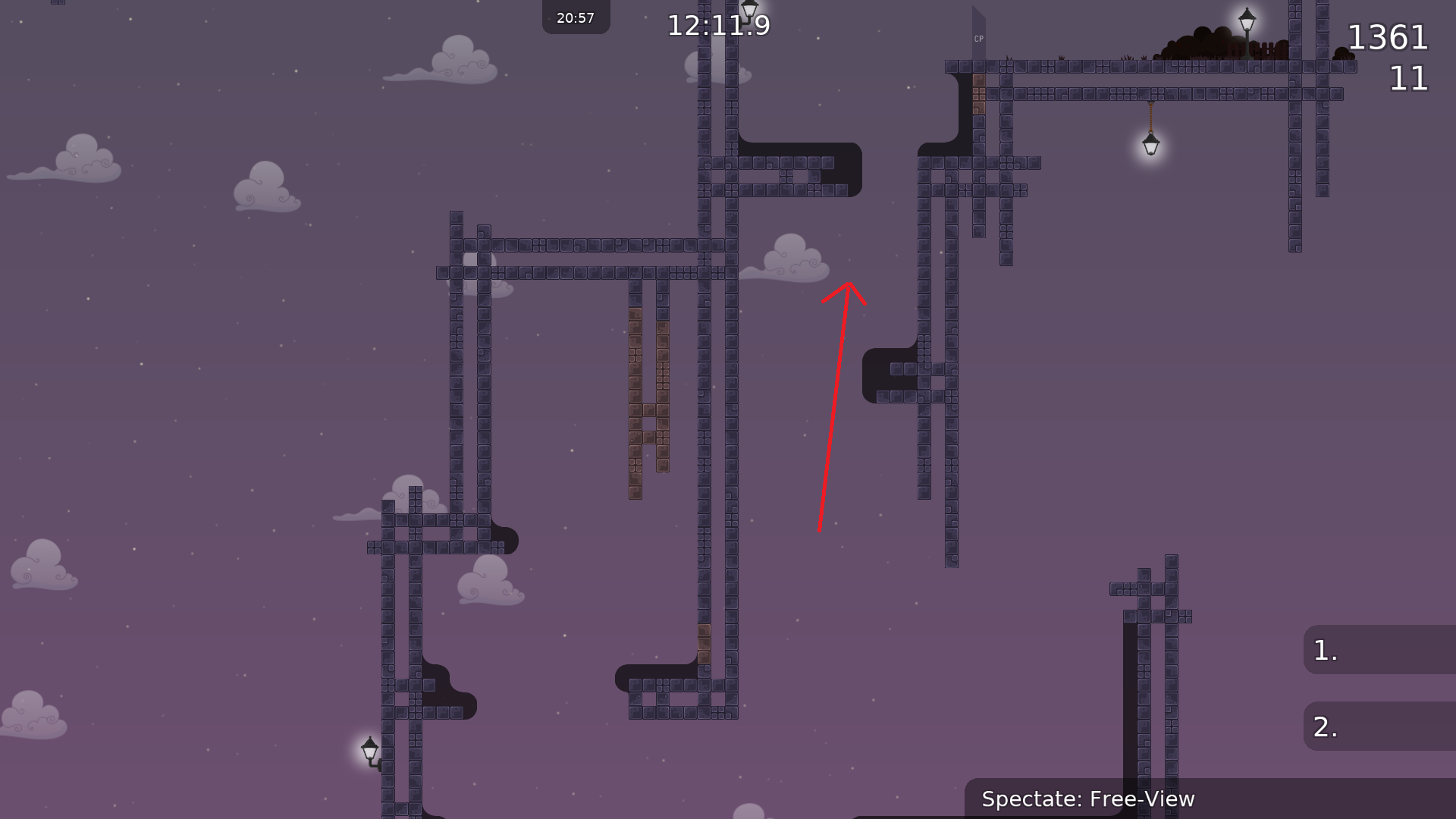Click the flag pole at the top center
1456x819 pixels.
point(748,9)
